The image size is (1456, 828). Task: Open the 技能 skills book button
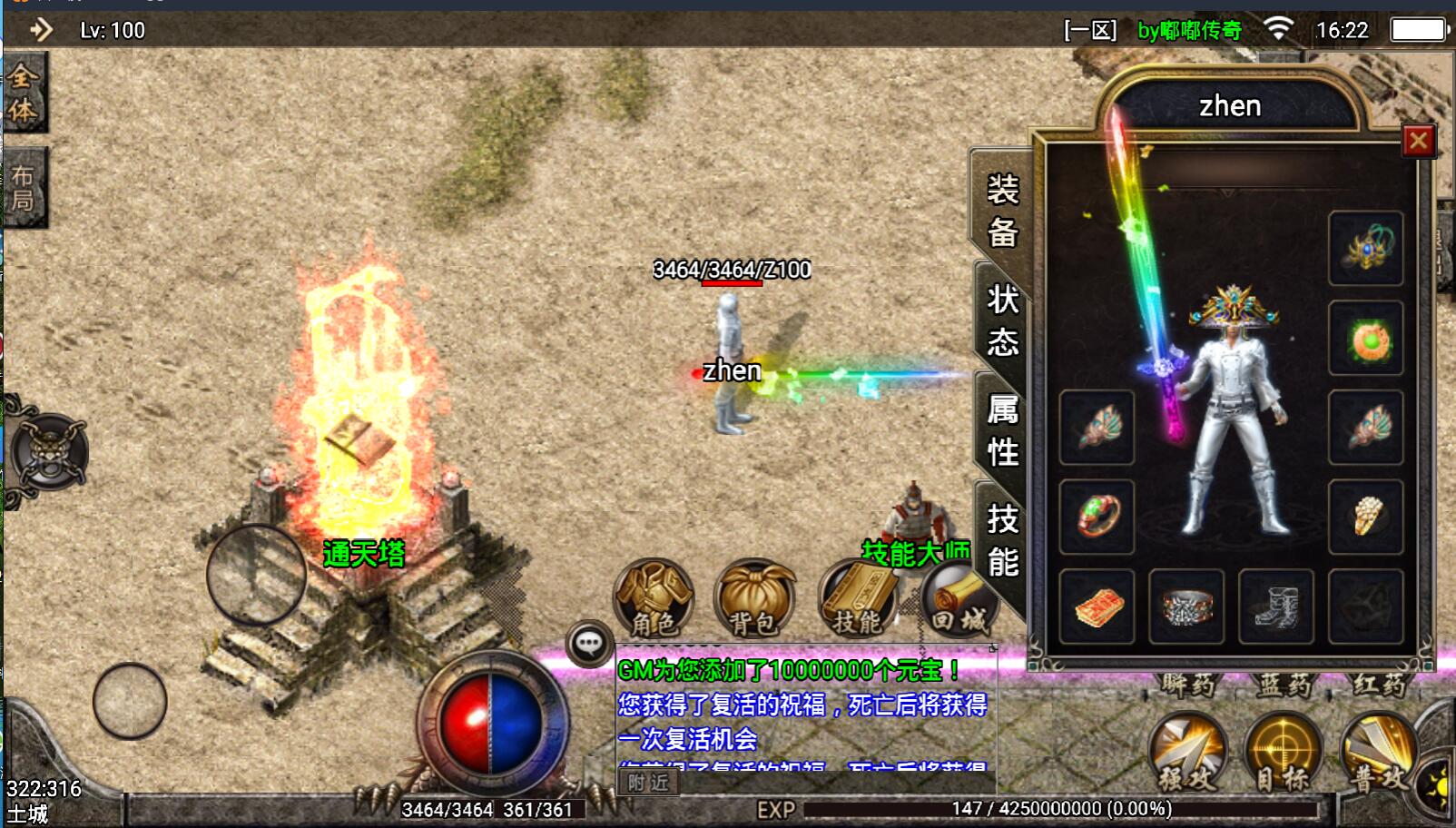coord(857,599)
